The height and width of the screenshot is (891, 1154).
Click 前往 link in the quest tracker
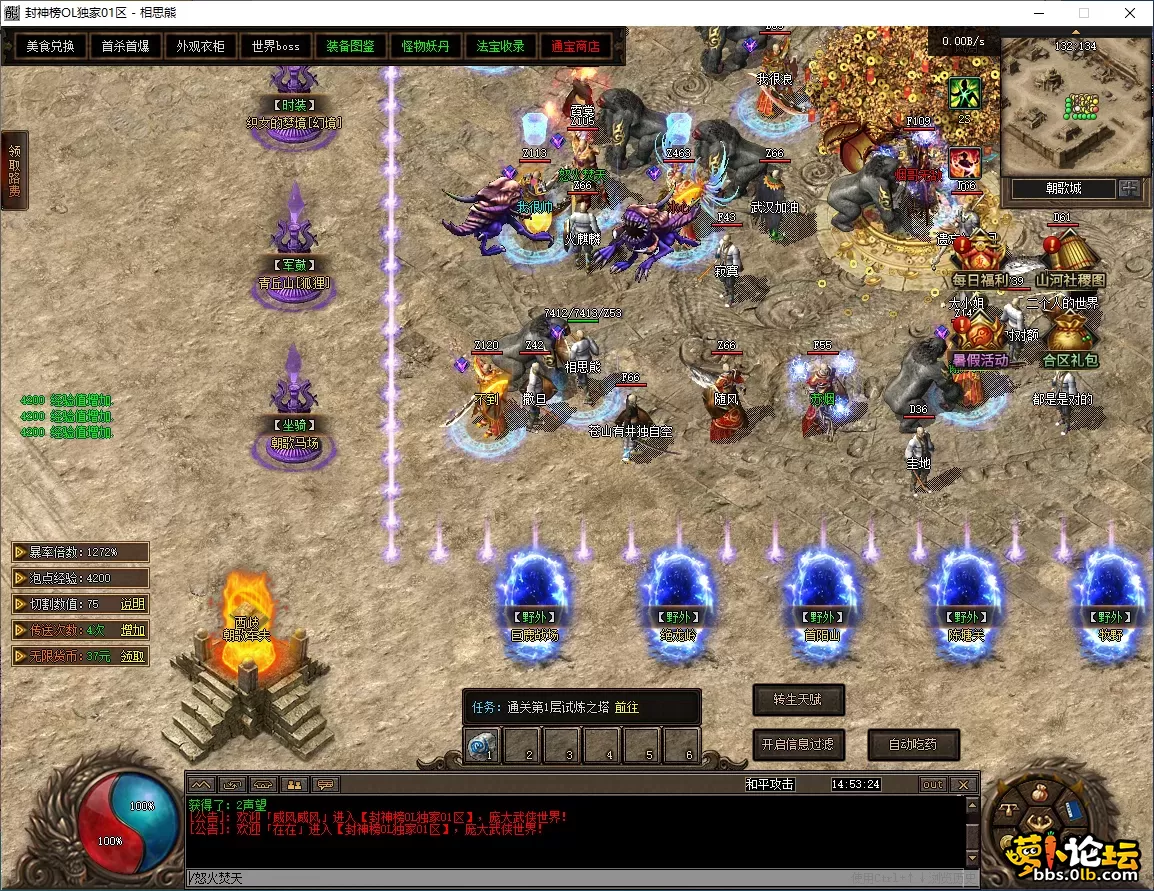[x=627, y=707]
